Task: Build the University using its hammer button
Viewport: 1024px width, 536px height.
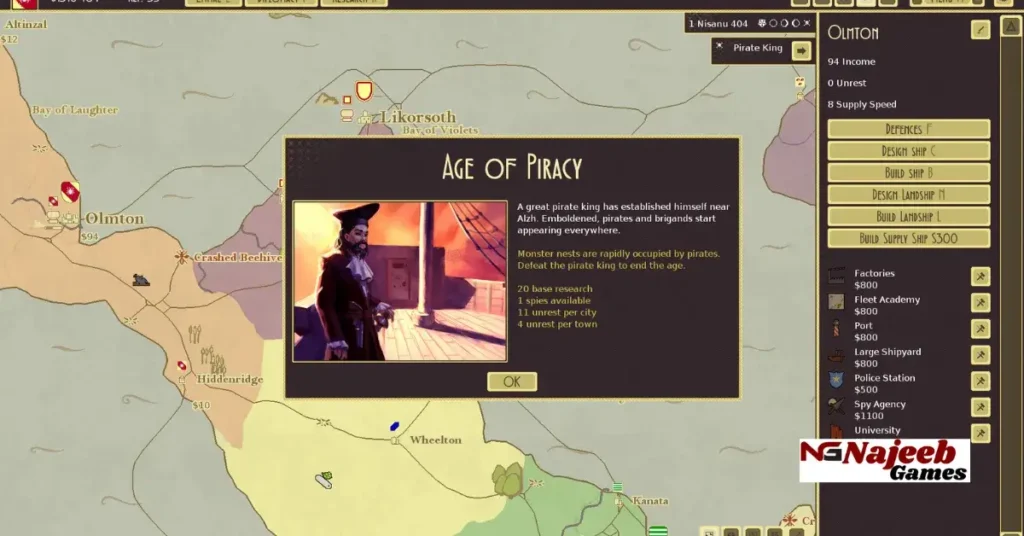Action: pyautogui.click(x=980, y=433)
